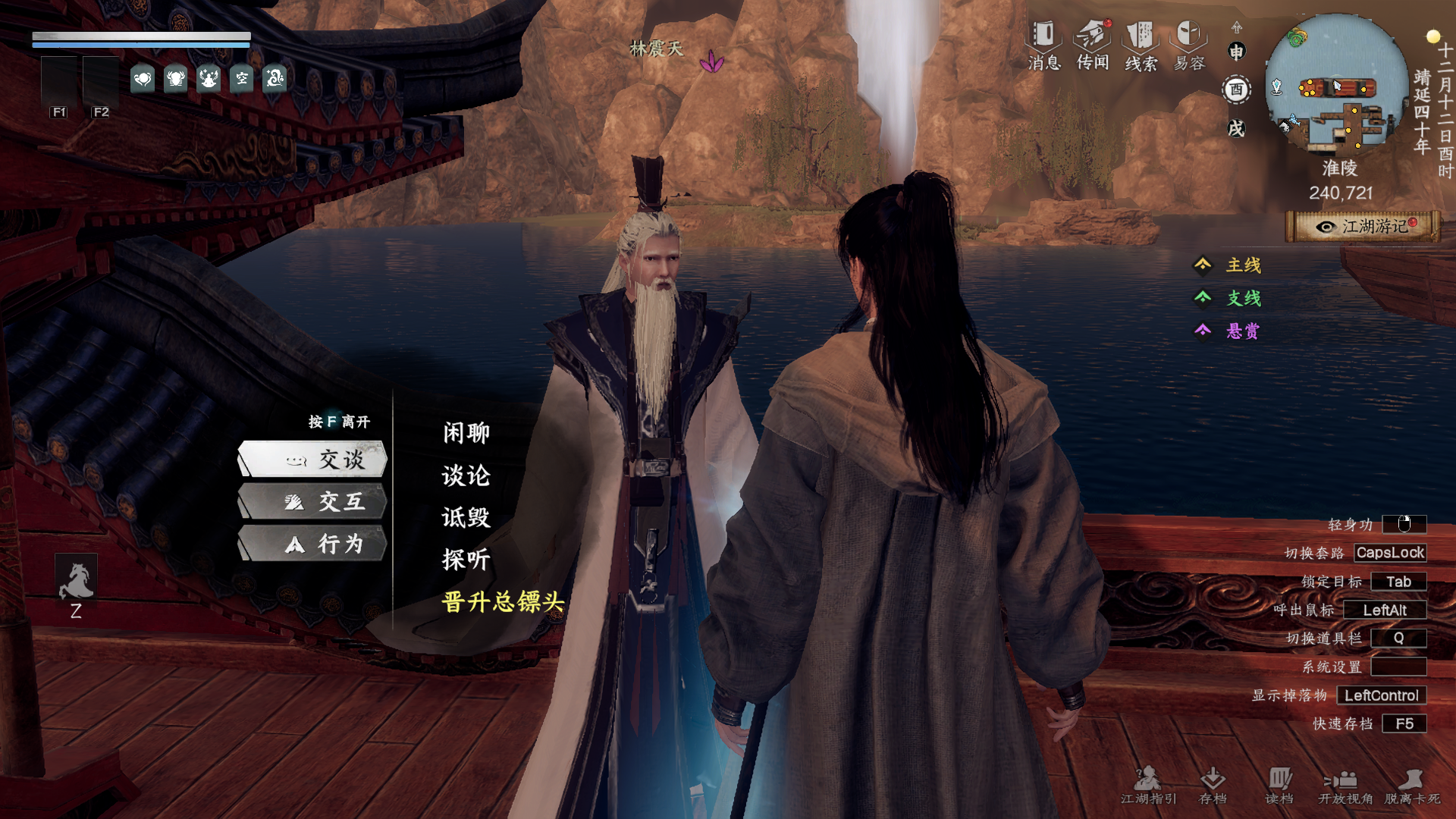This screenshot has height=819, width=1456.
Task: Open the 江湖指引 guide
Action: pos(1148,785)
